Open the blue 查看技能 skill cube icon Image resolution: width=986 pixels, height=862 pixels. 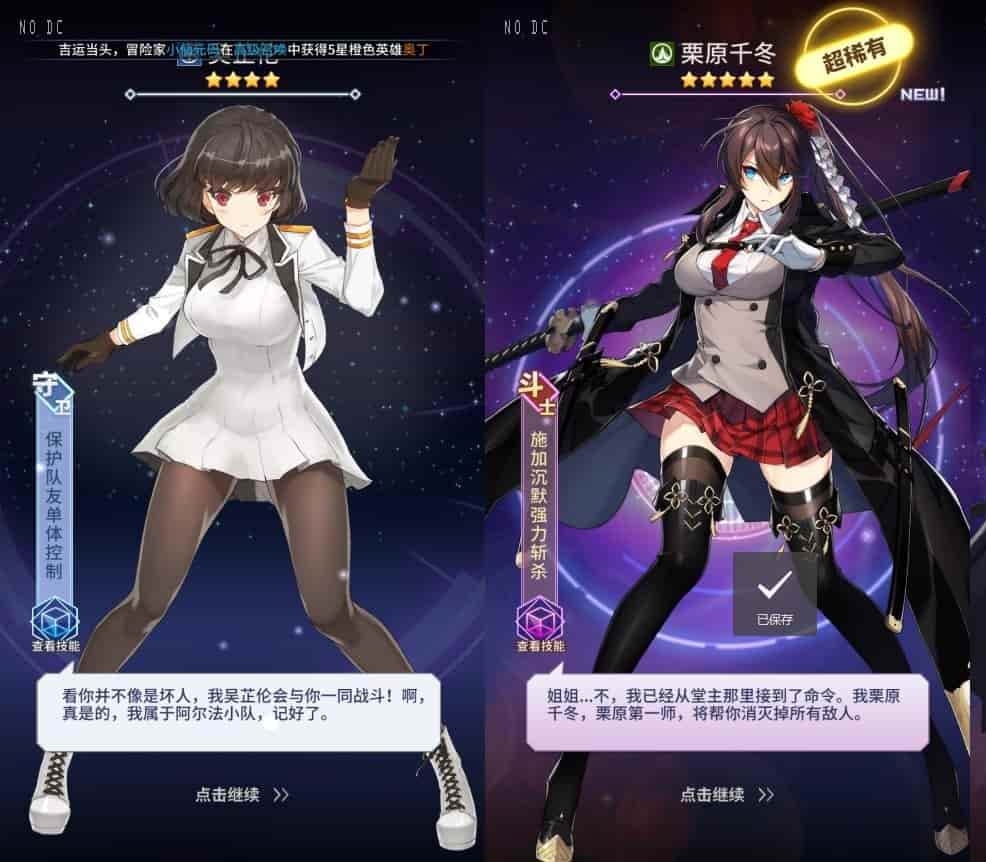[x=55, y=620]
